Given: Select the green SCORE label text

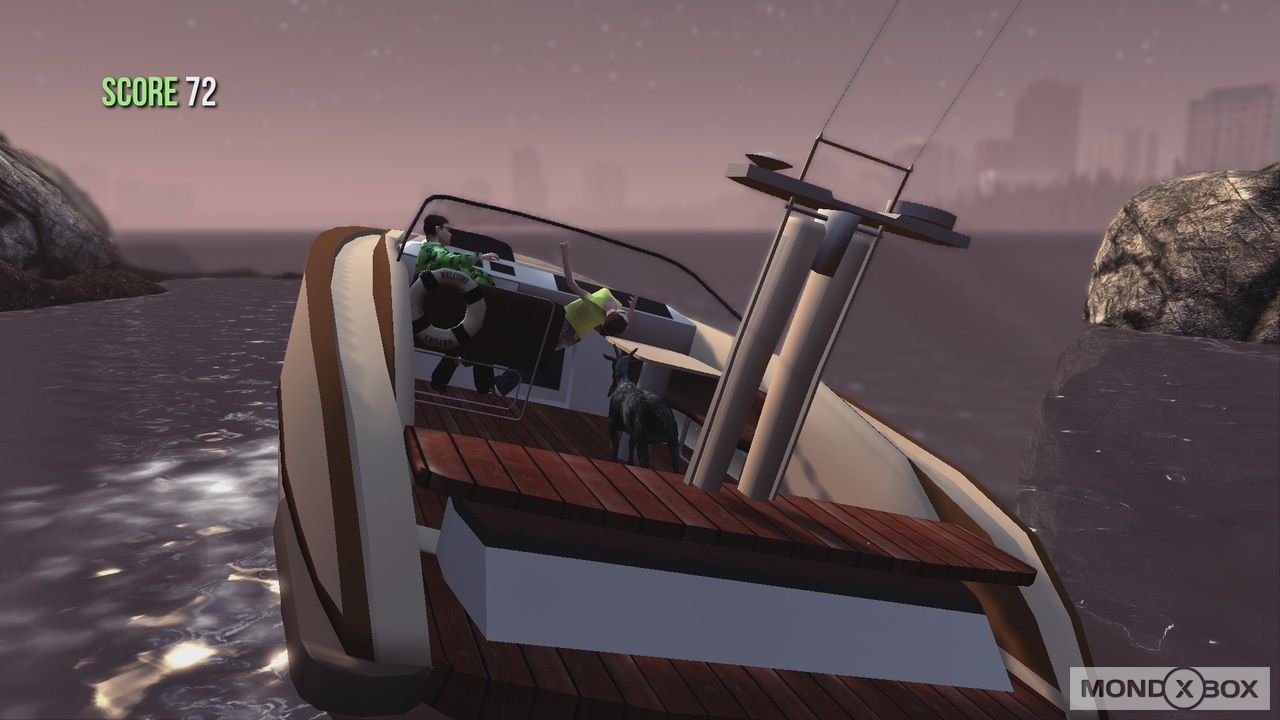Looking at the screenshot, I should 138,93.
